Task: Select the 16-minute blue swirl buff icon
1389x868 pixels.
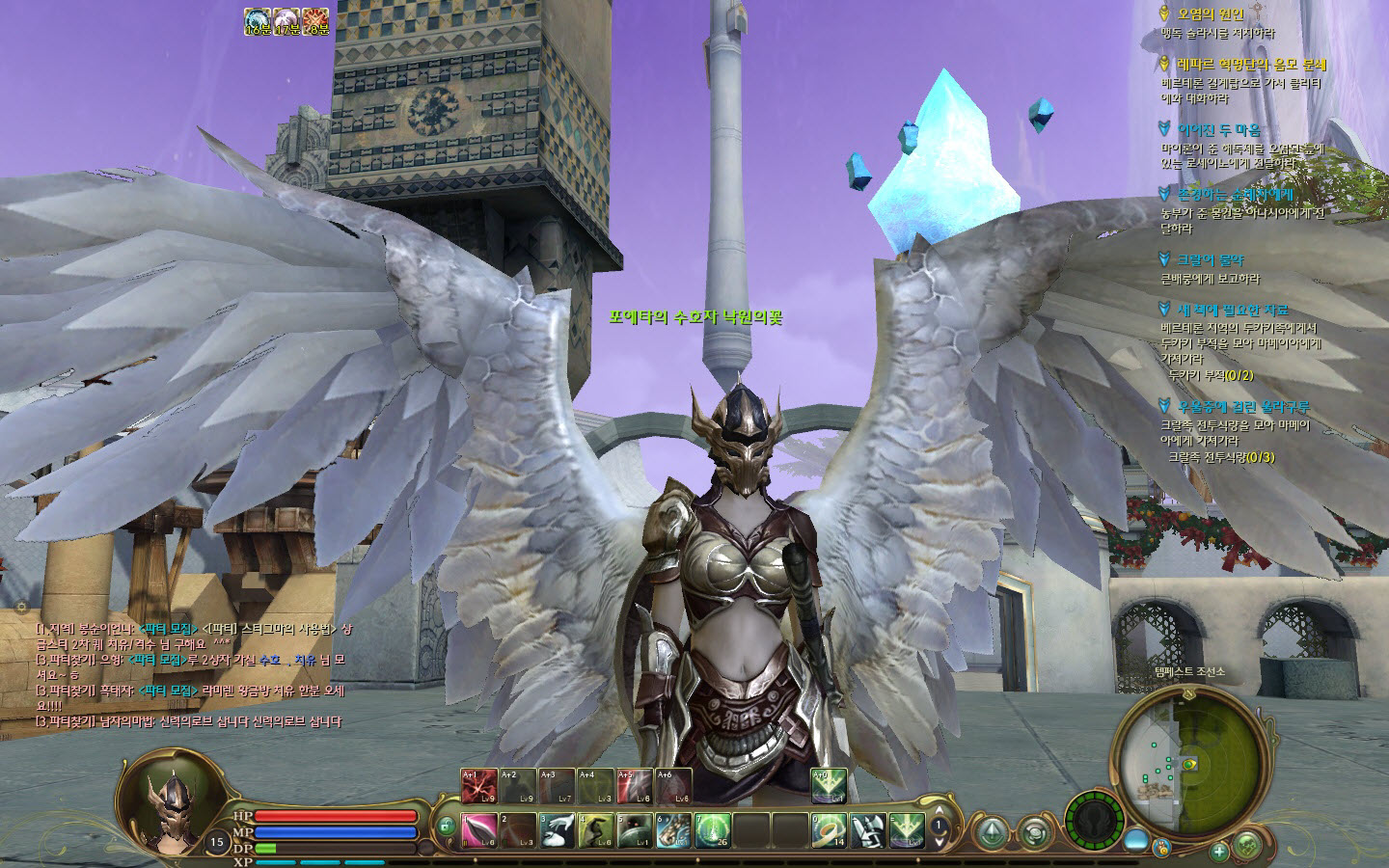Action: (x=258, y=21)
